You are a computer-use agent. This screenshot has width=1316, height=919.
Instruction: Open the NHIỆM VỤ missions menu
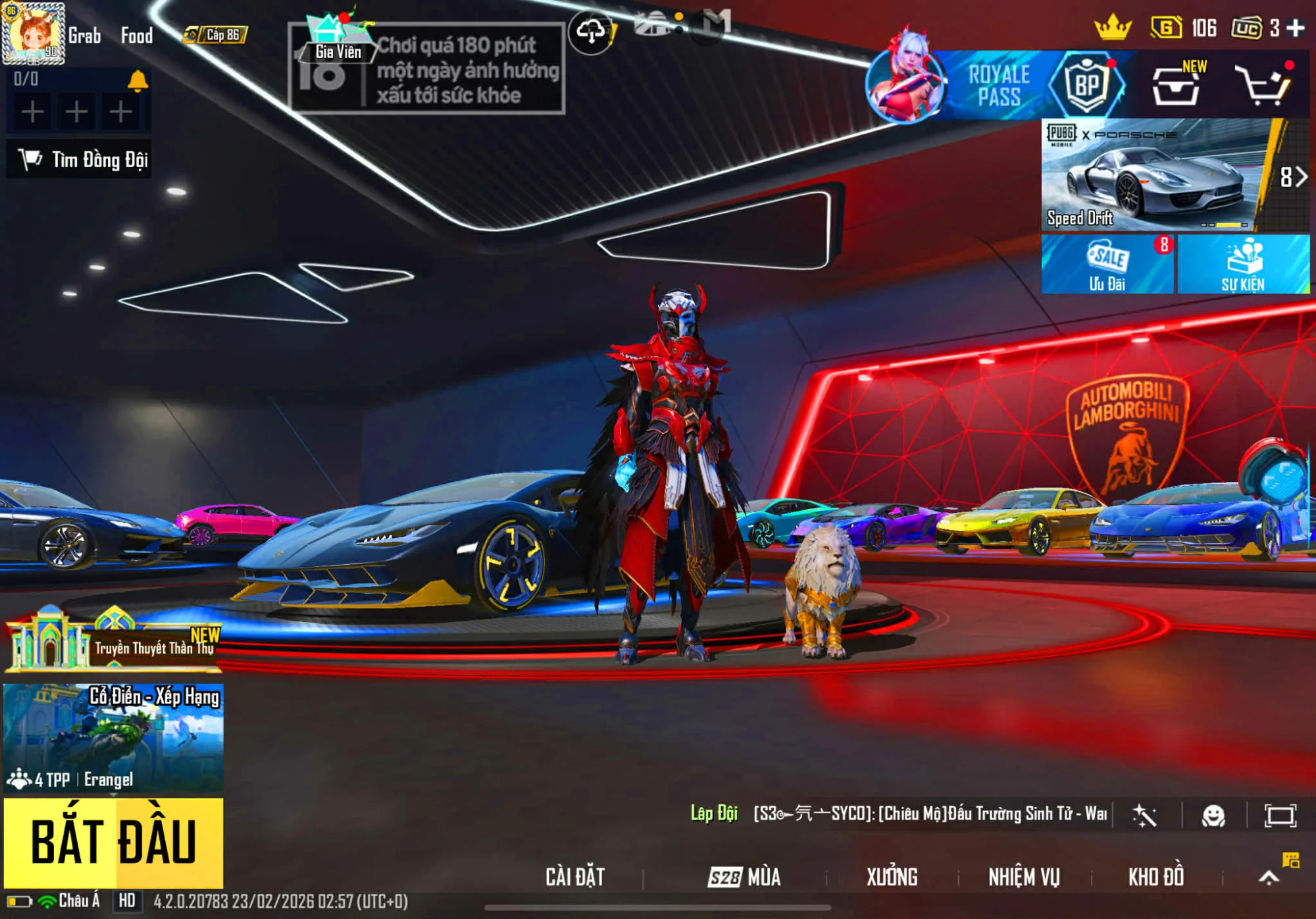point(1024,877)
